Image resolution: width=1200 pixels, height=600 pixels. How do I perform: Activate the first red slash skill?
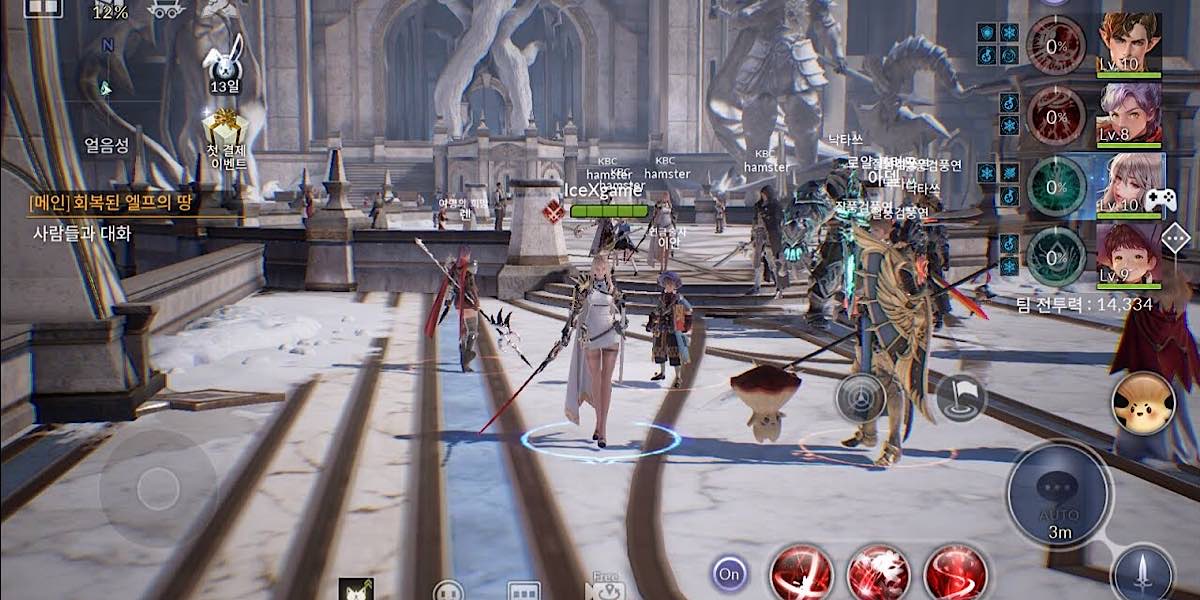[x=801, y=574]
